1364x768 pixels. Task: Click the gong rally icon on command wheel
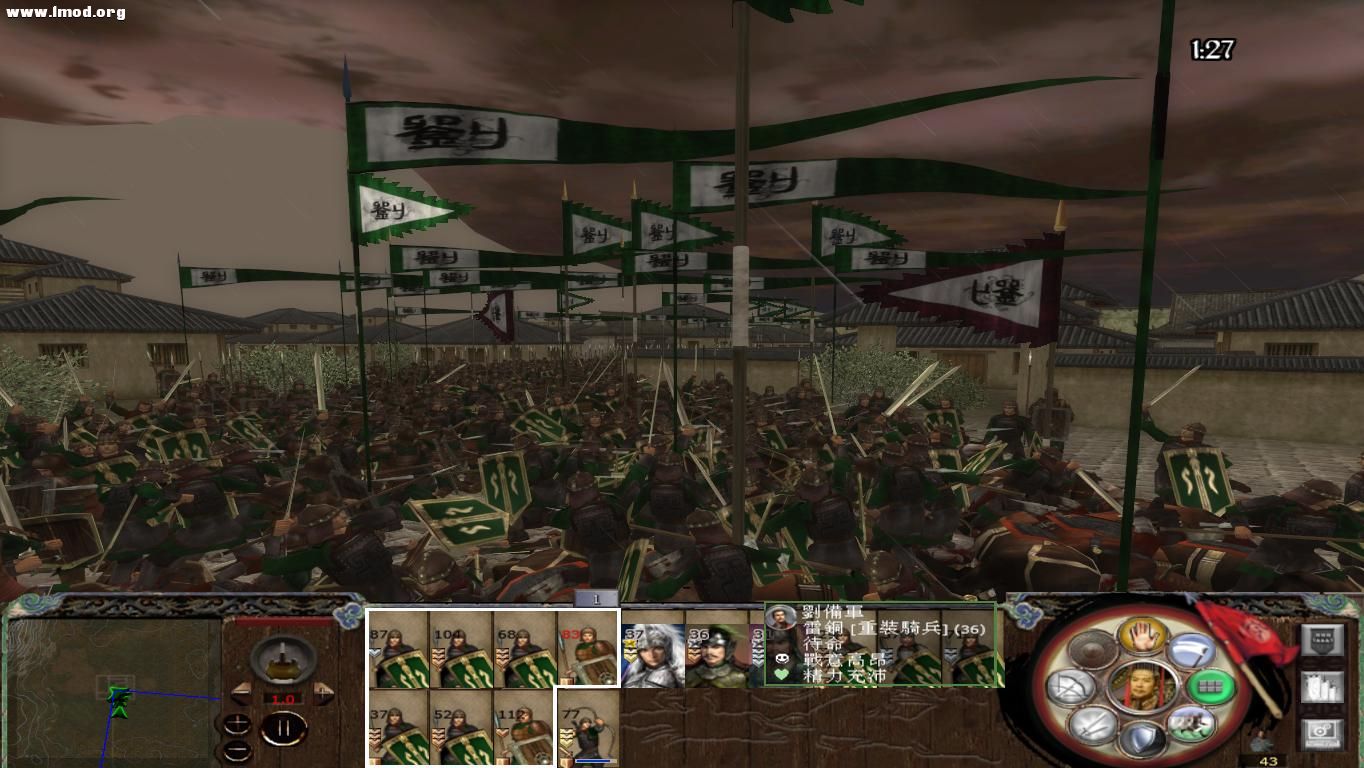pos(1090,648)
